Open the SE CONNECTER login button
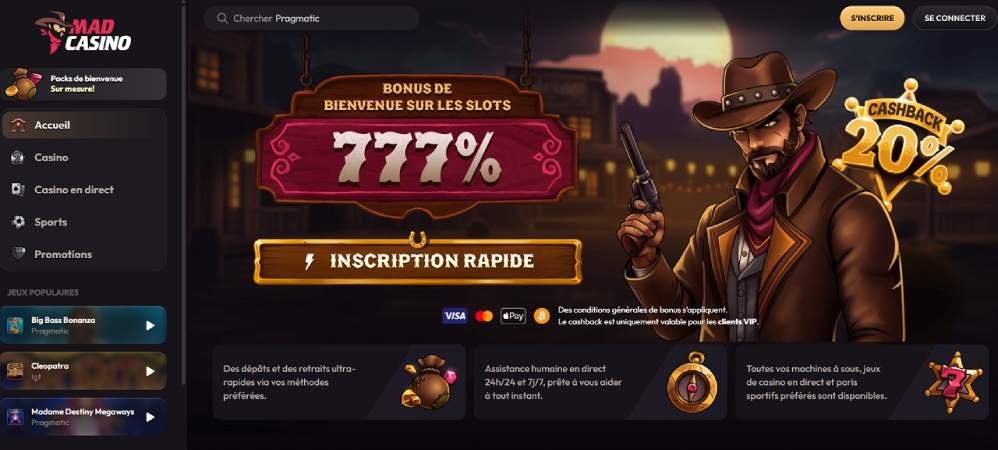This screenshot has width=998, height=450. [x=954, y=18]
